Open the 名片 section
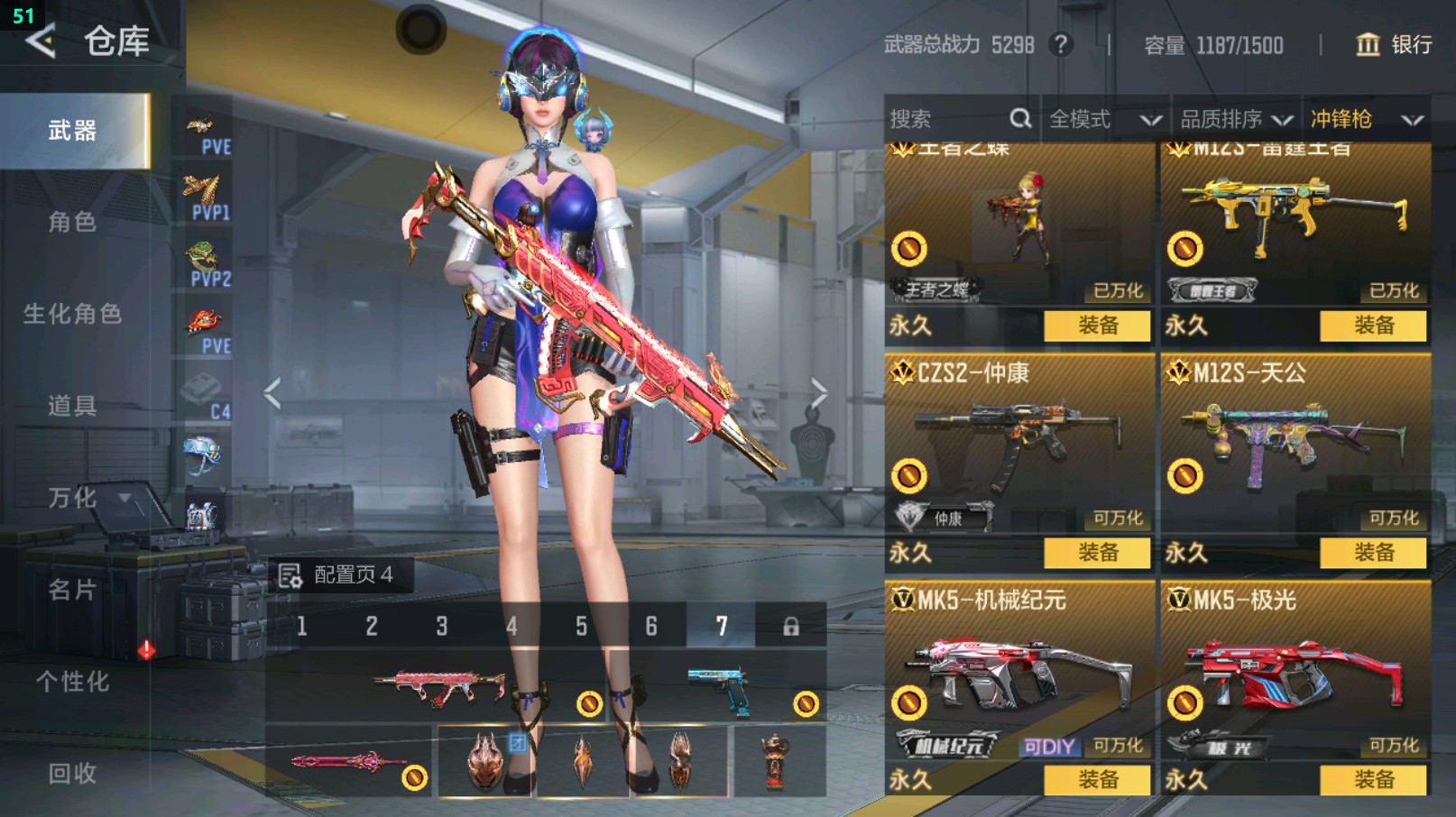 coord(72,591)
